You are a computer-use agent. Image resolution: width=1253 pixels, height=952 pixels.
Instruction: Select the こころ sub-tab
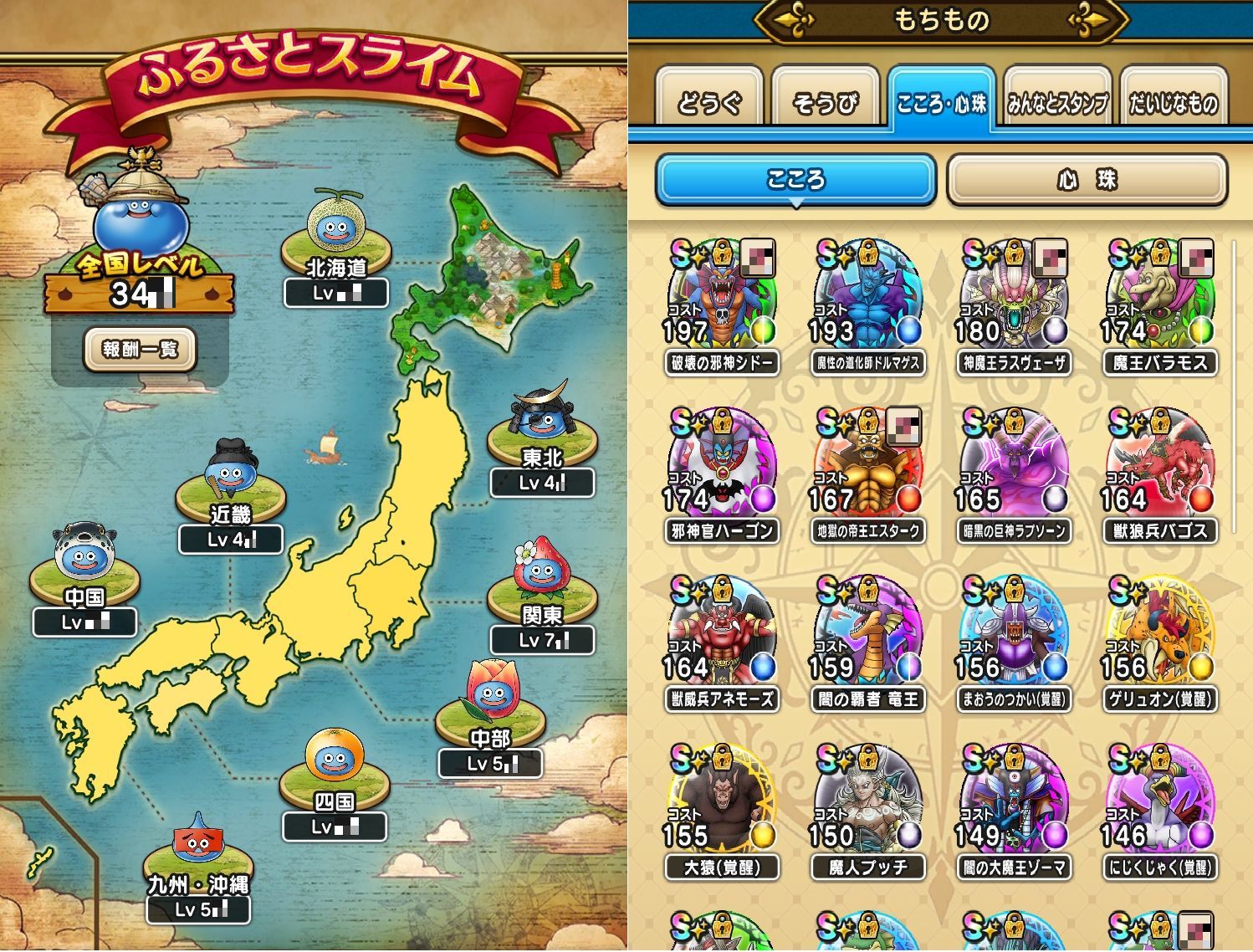[795, 180]
